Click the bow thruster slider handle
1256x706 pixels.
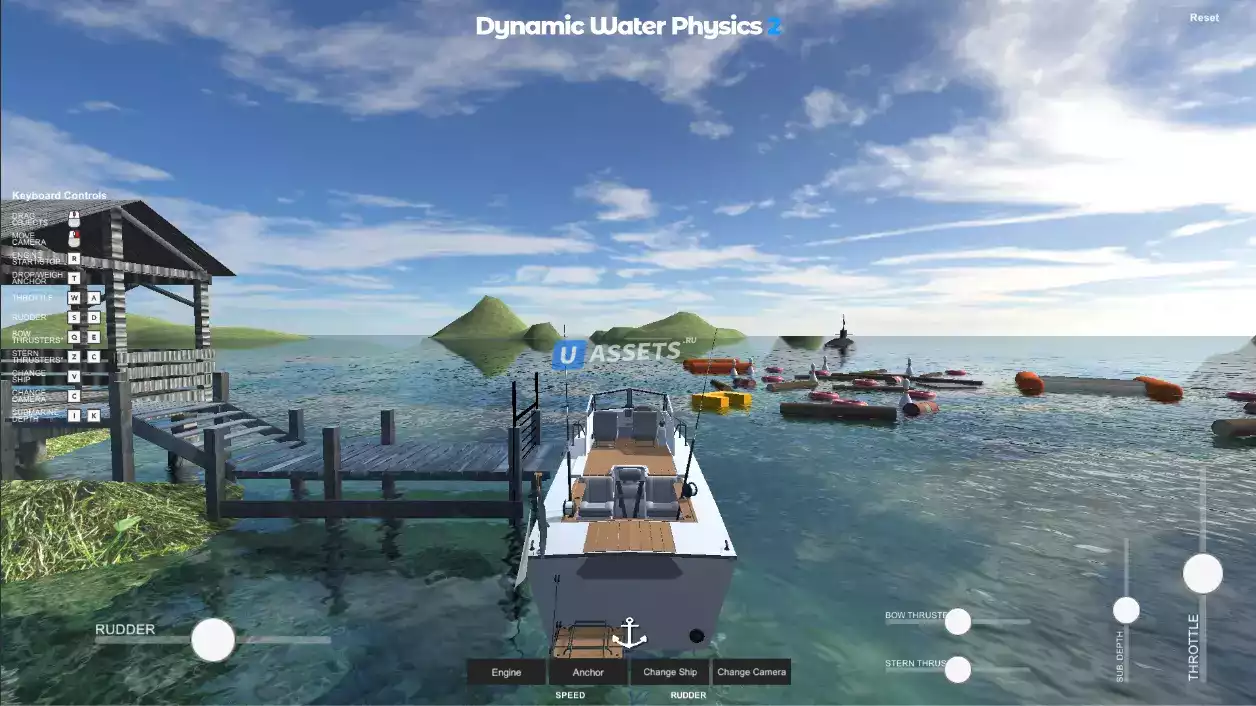[x=958, y=622]
